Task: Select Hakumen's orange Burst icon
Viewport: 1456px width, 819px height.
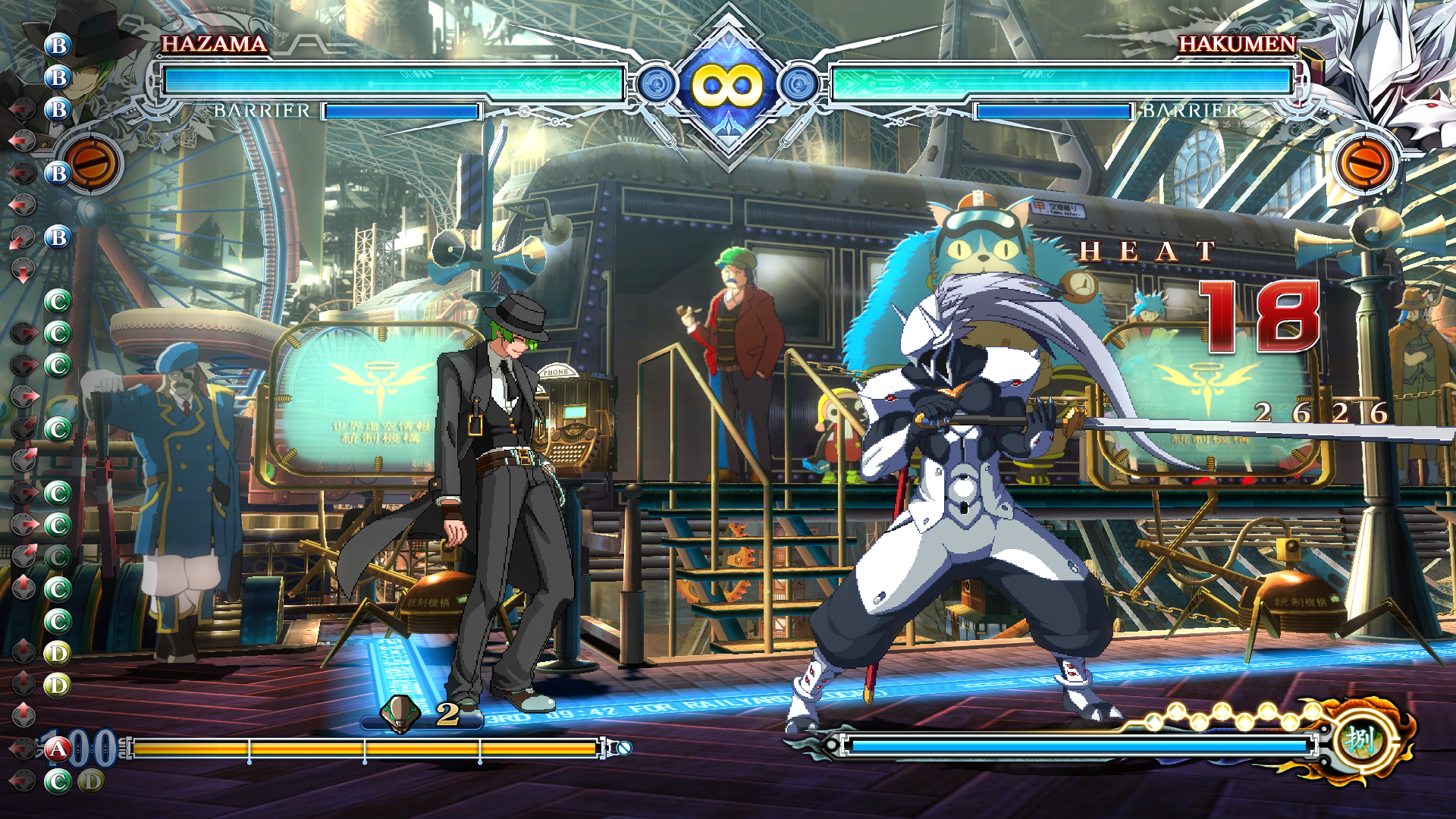Action: point(1363,163)
